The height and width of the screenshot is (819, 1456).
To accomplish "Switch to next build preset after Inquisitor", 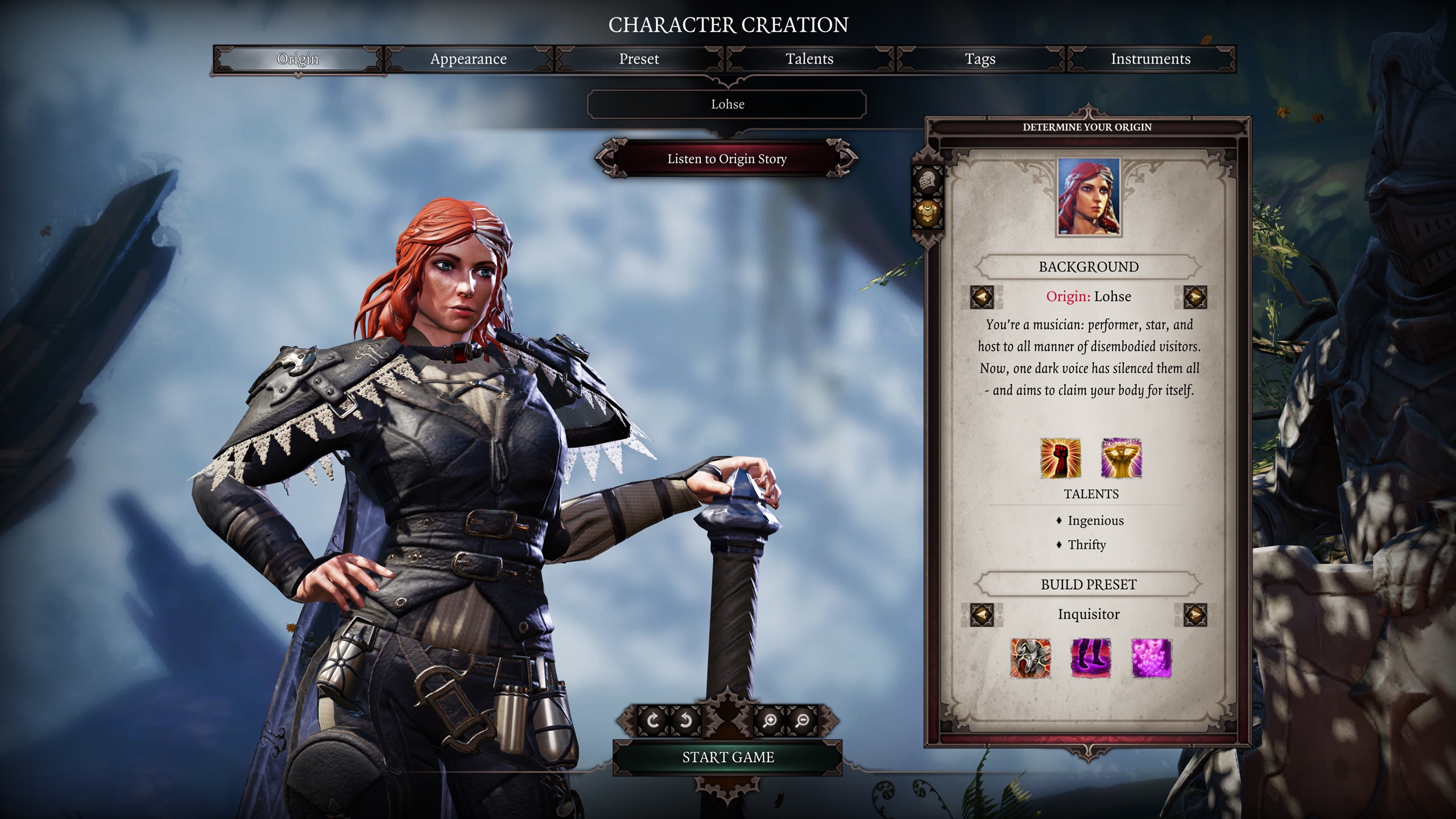I will [1195, 615].
